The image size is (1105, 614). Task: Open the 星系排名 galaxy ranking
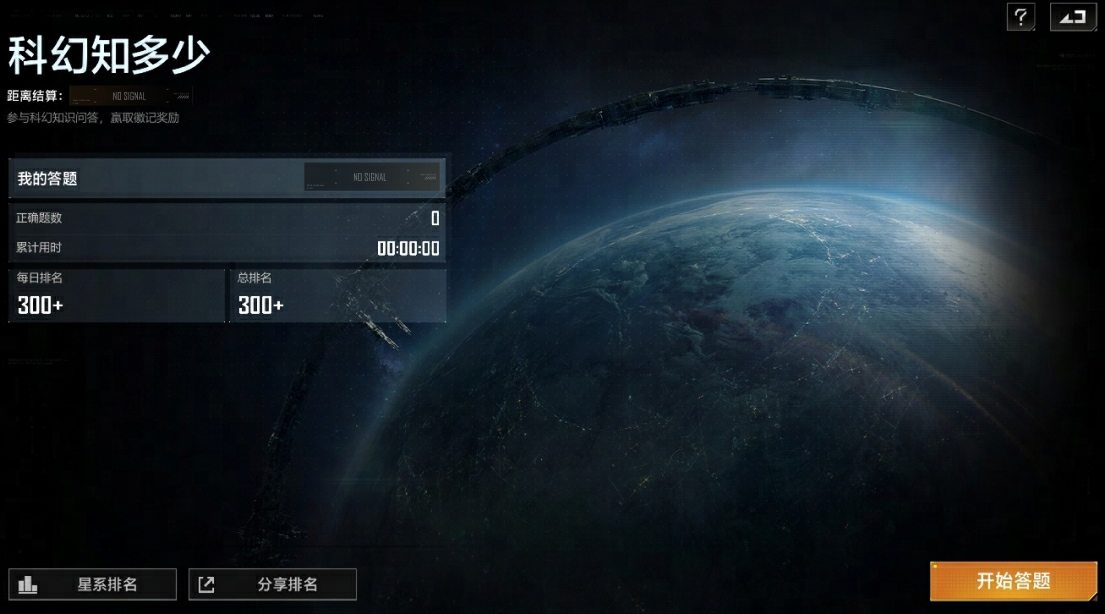(92, 584)
